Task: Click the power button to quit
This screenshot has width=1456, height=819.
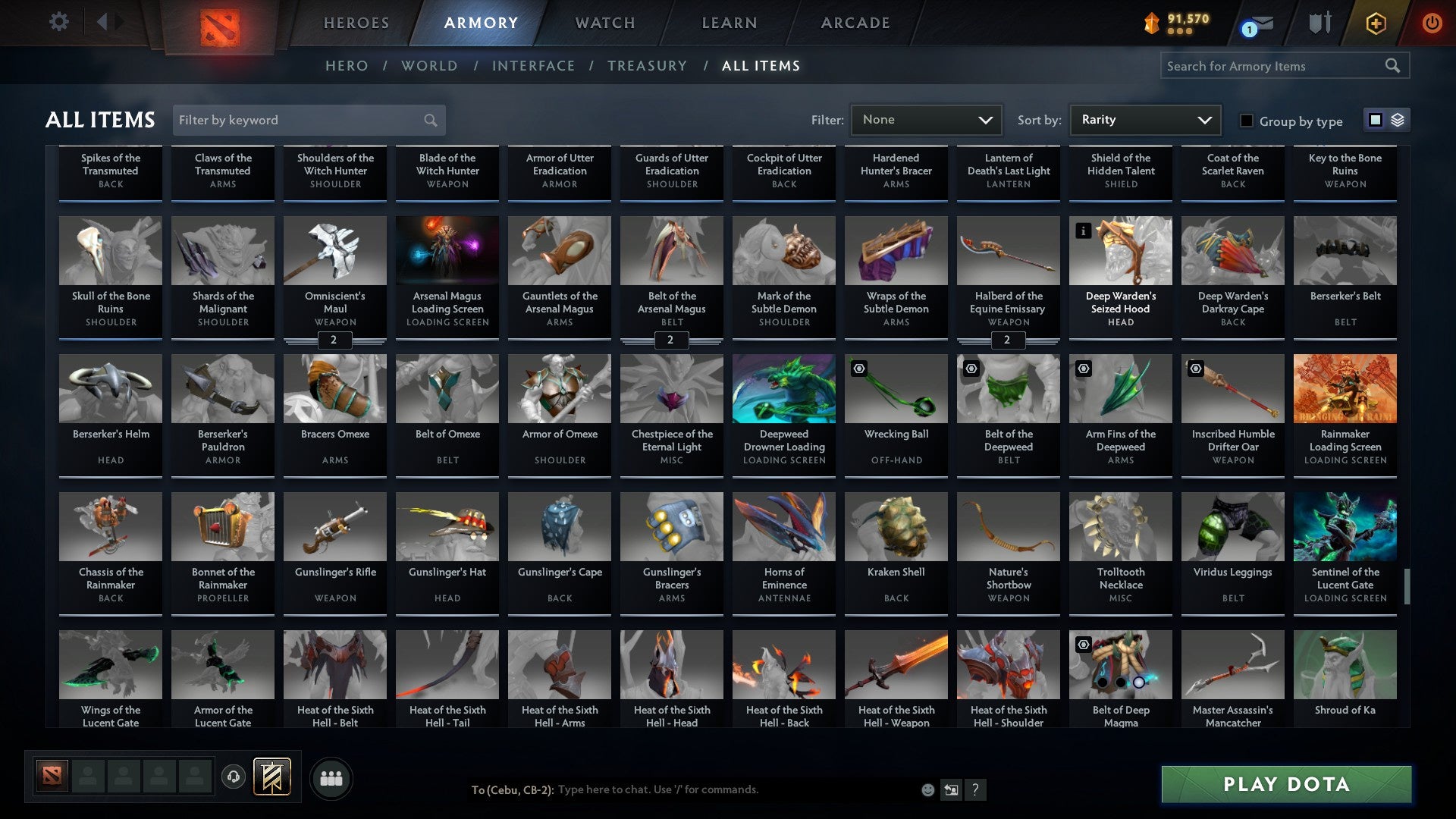Action: (1433, 23)
